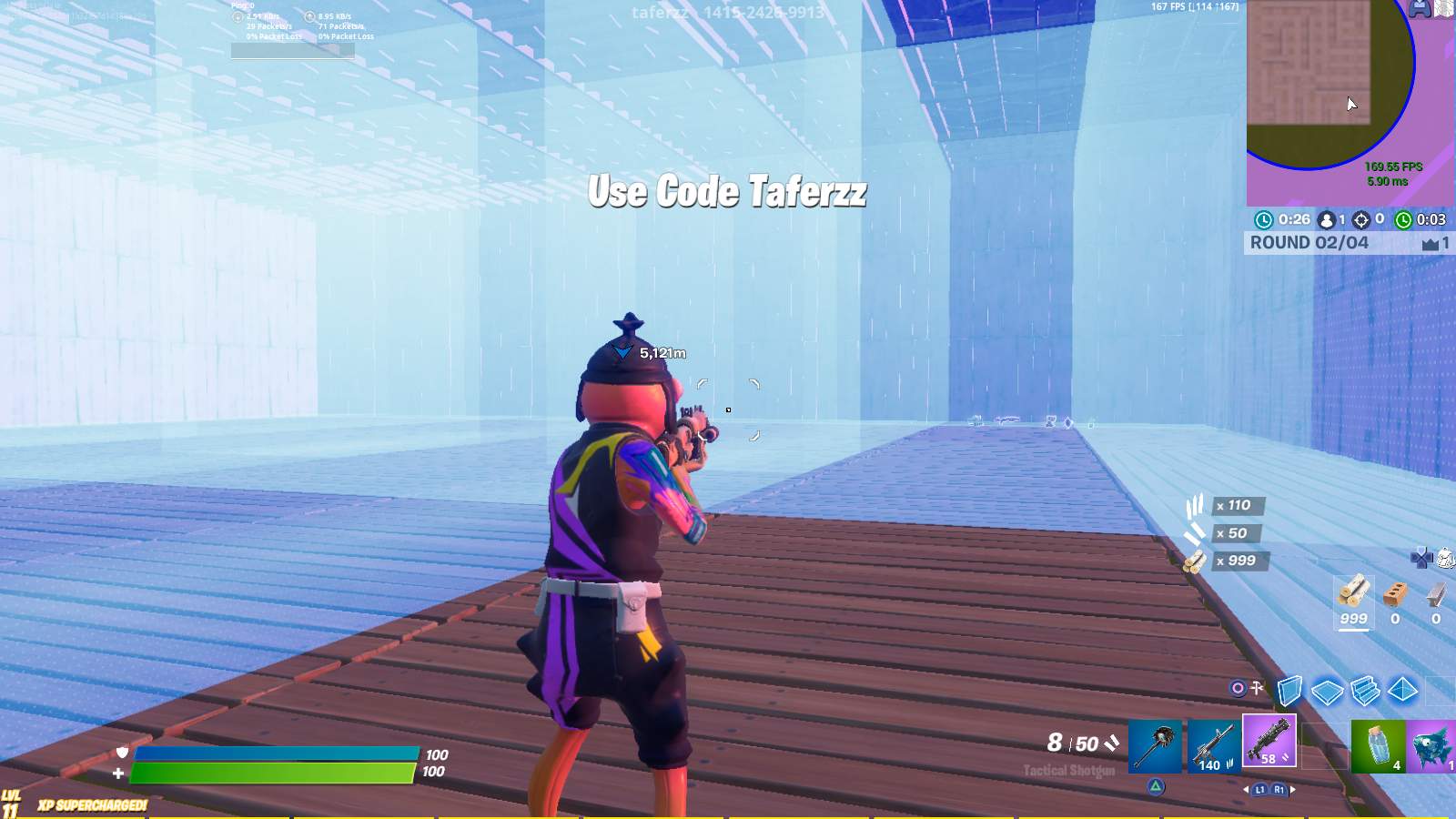Select the roof build piece icon
Screen dimensions: 1456x819
coord(1403,690)
